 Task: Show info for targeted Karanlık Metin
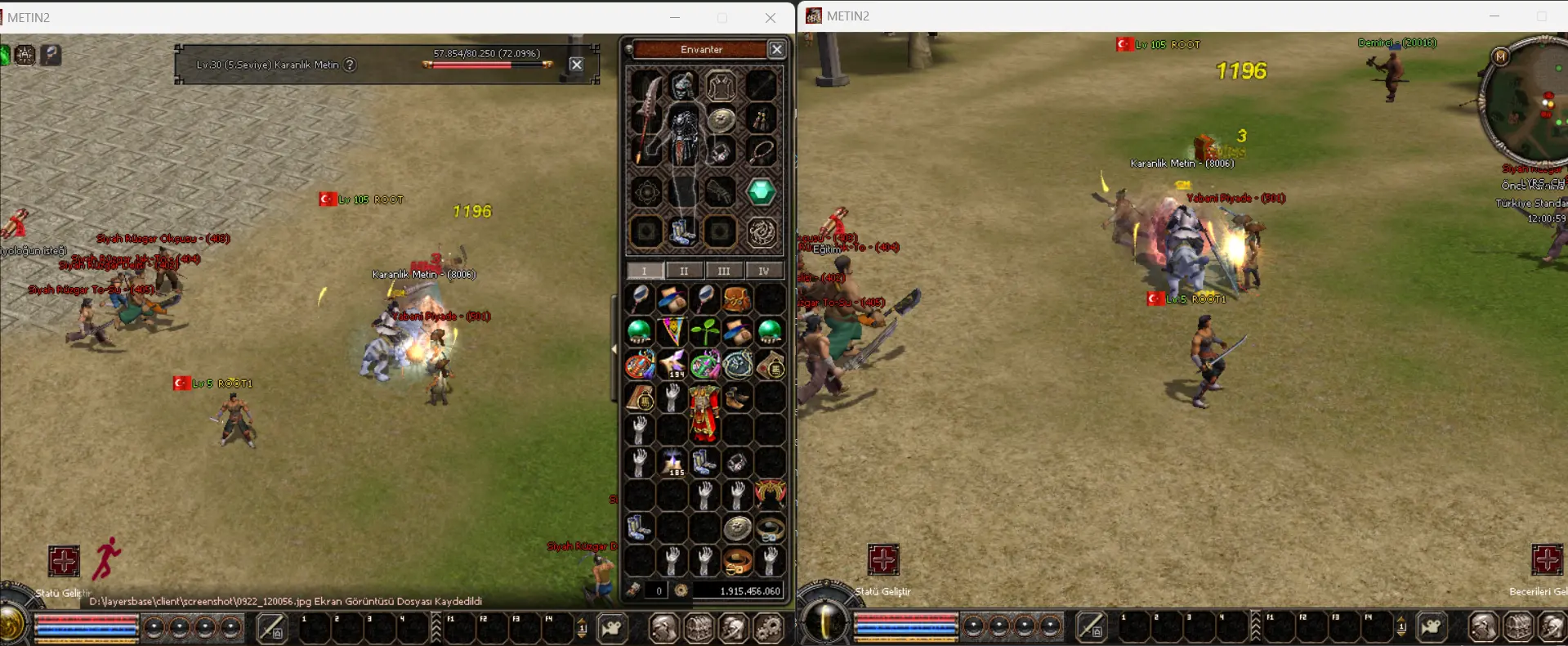tap(350, 65)
